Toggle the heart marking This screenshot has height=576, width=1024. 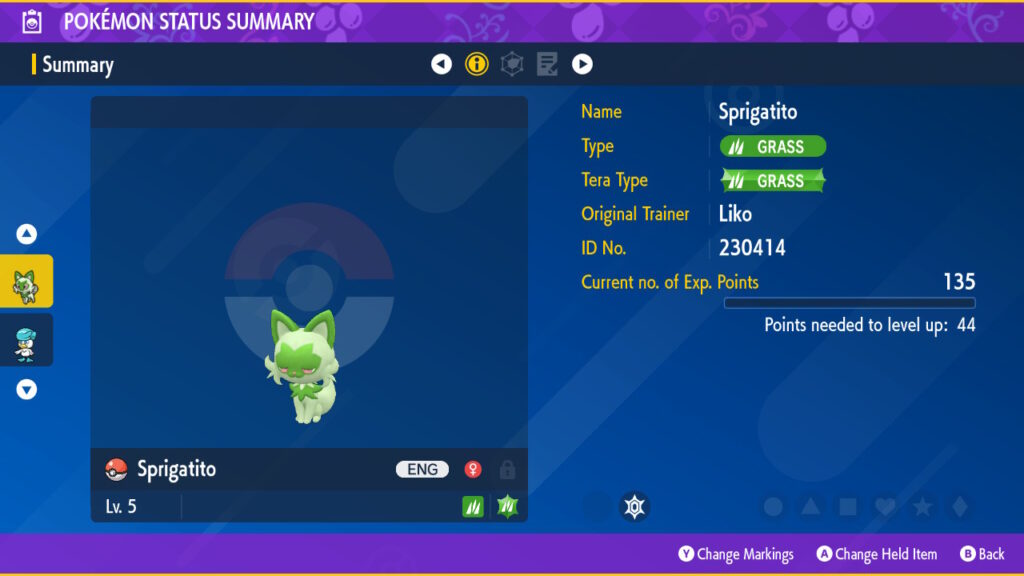885,507
